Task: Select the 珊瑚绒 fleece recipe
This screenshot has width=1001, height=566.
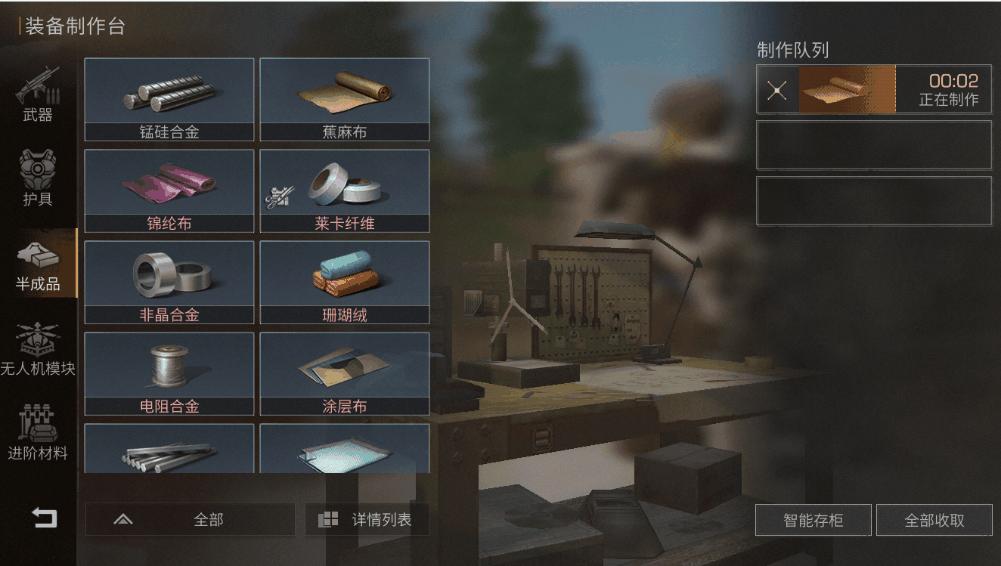Action: [x=345, y=282]
